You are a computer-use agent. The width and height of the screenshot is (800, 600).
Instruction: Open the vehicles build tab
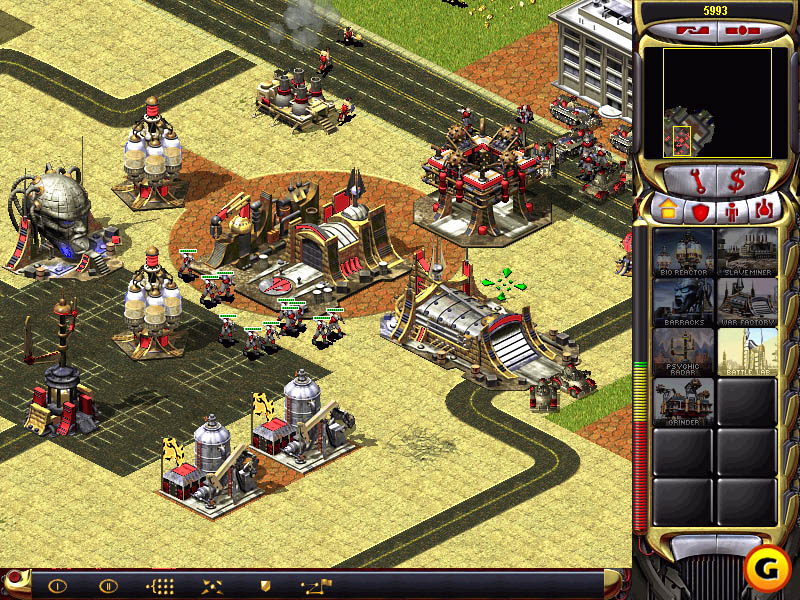764,210
